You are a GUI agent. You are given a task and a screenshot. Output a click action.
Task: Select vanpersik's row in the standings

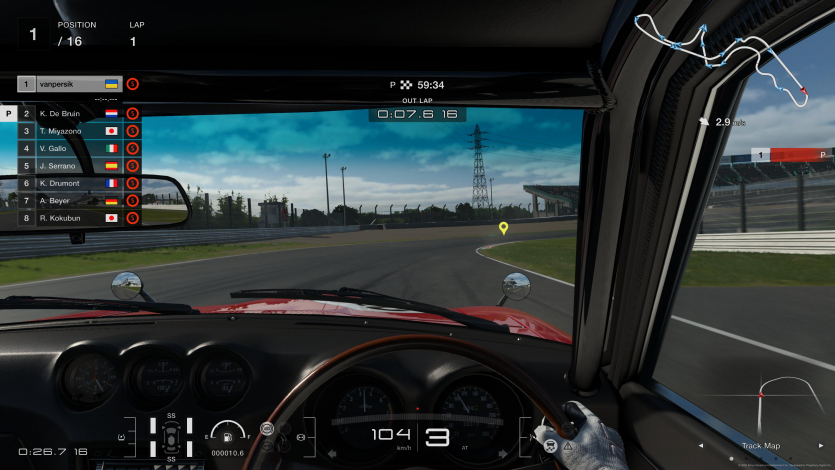70,84
